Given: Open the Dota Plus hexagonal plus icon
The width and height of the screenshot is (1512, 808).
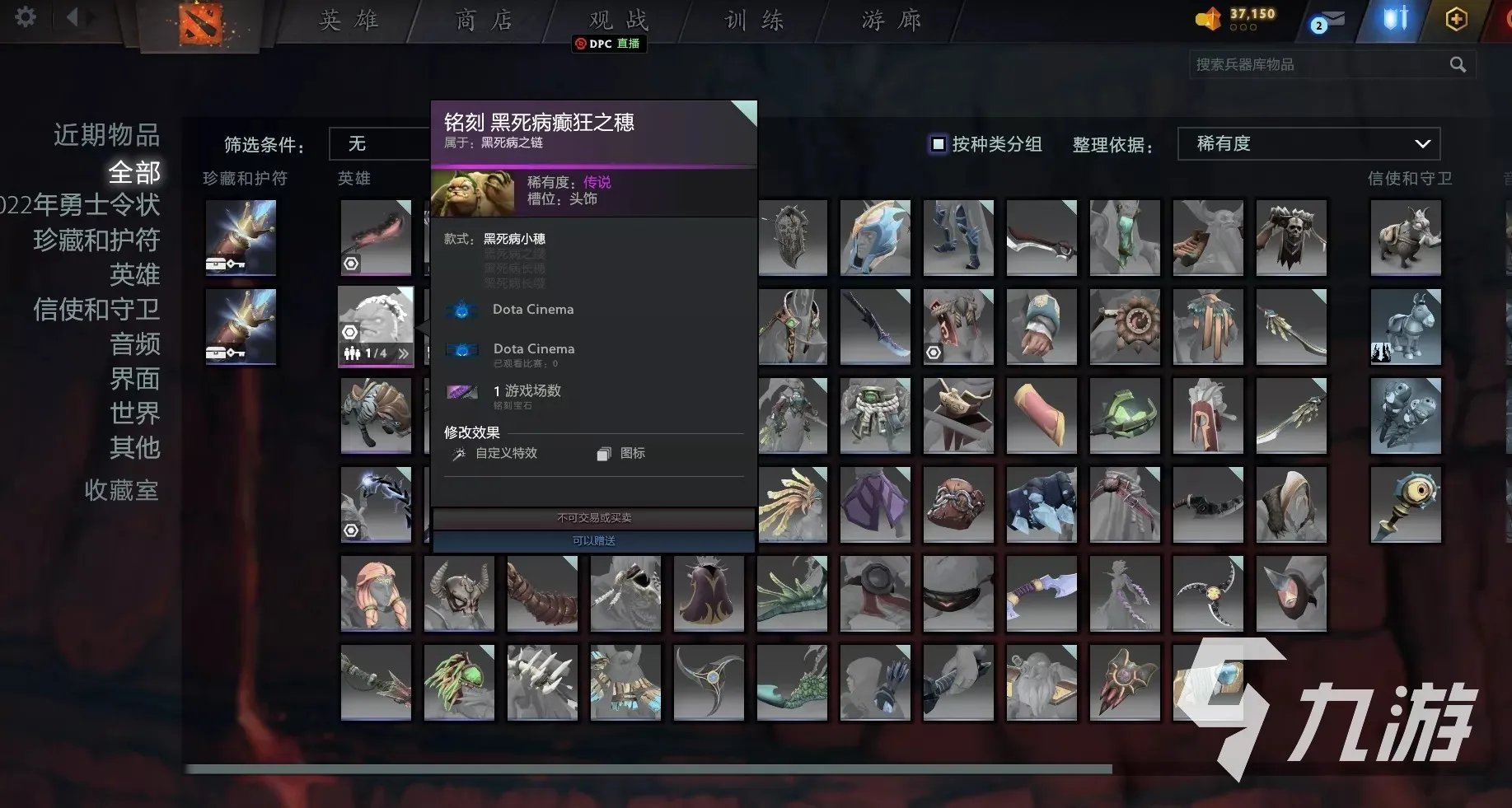Looking at the screenshot, I should (x=1456, y=18).
